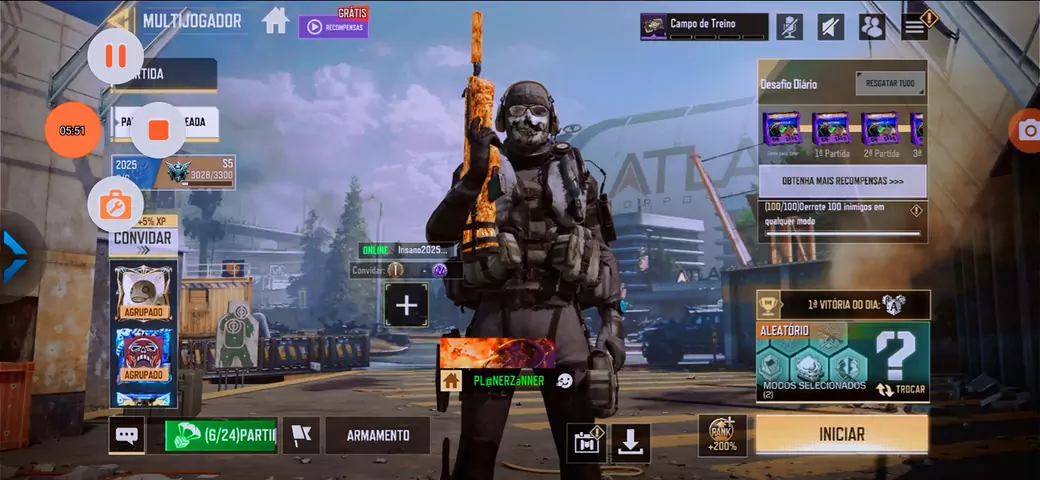Activate the Rank +200% boost

pos(722,436)
